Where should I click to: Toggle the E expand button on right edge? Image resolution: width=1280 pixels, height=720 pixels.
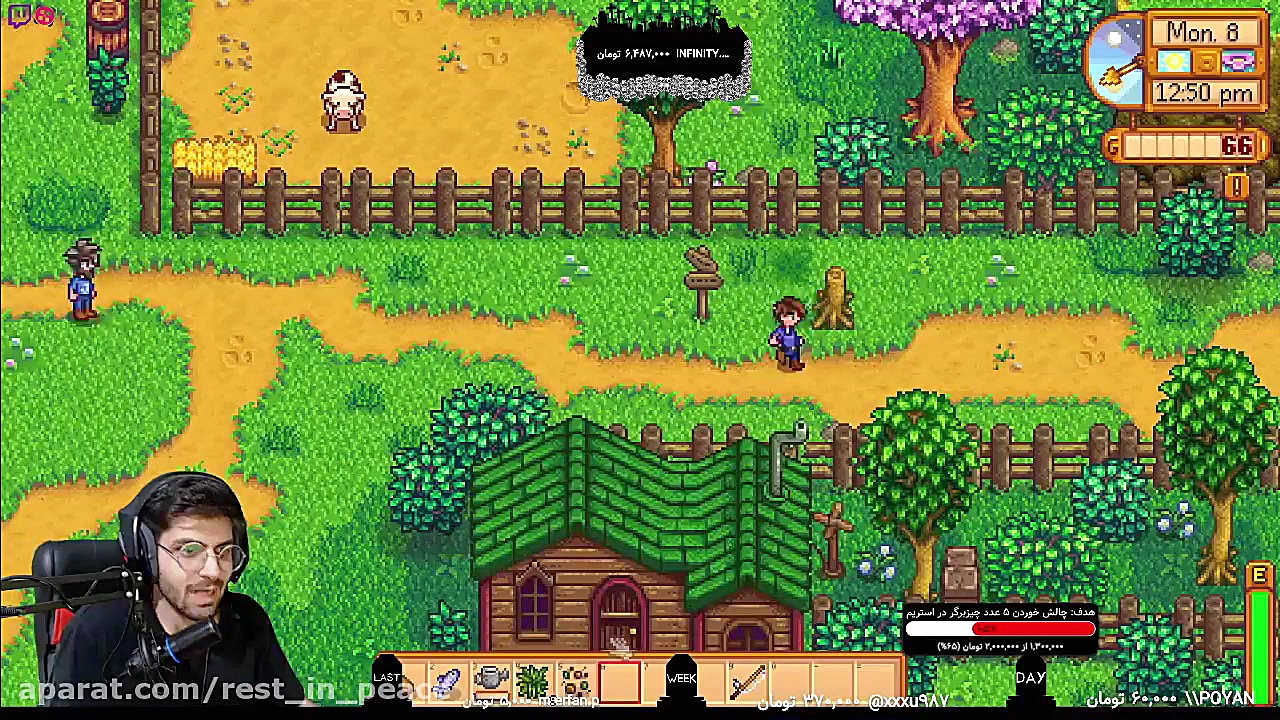(1259, 576)
